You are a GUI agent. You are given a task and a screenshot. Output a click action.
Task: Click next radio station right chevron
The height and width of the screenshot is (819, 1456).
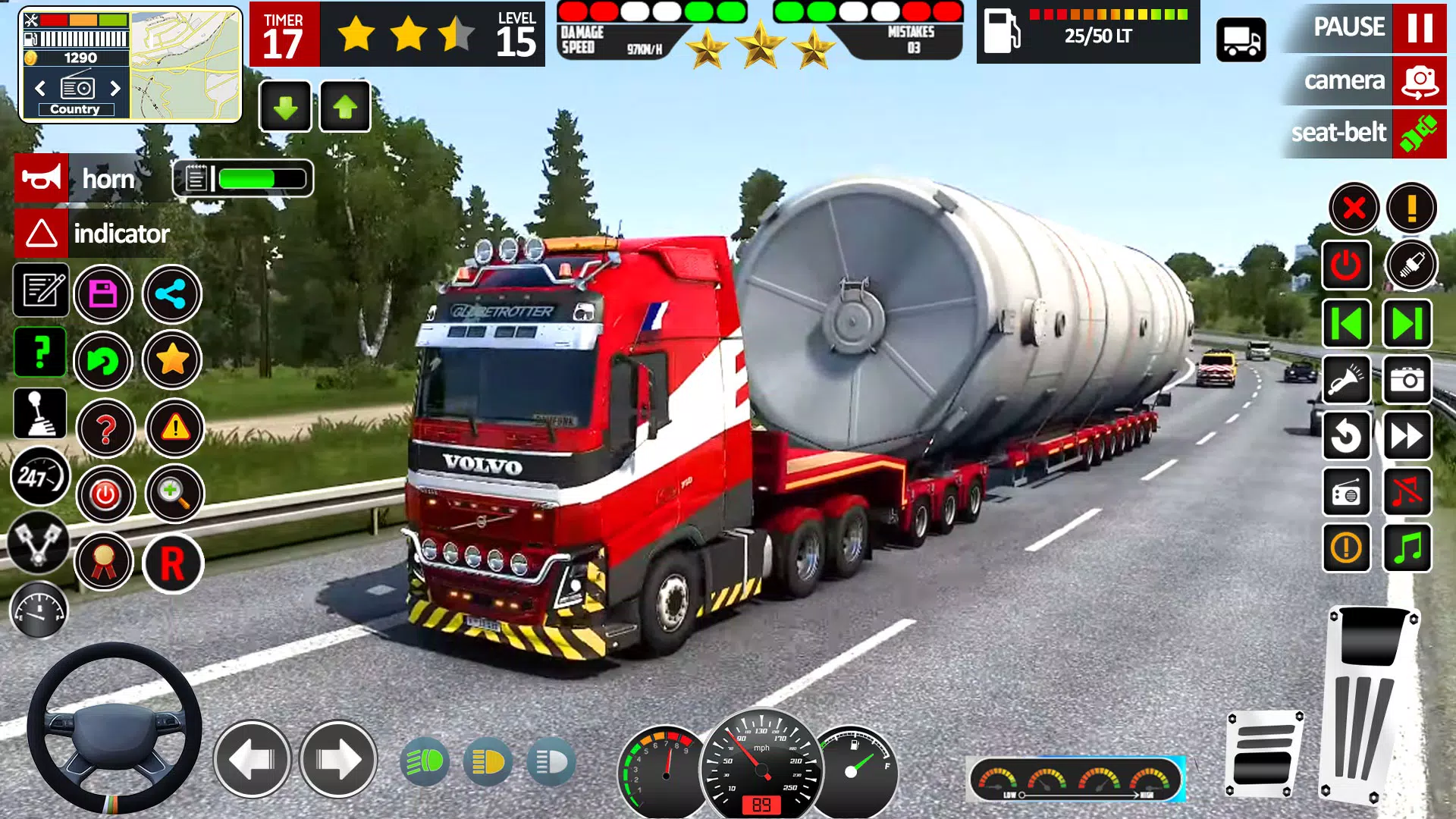point(114,89)
